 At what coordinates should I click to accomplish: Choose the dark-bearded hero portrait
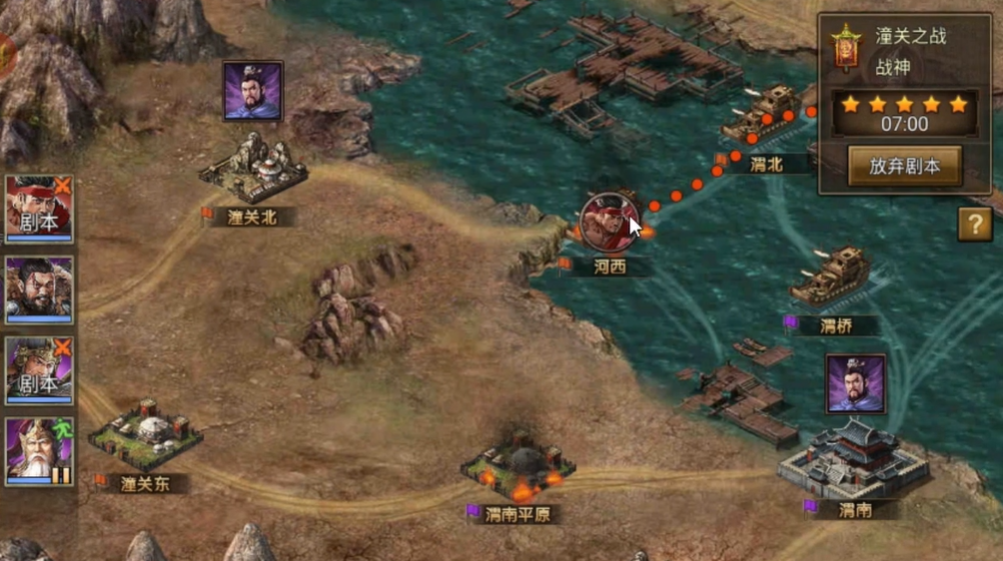click(39, 289)
